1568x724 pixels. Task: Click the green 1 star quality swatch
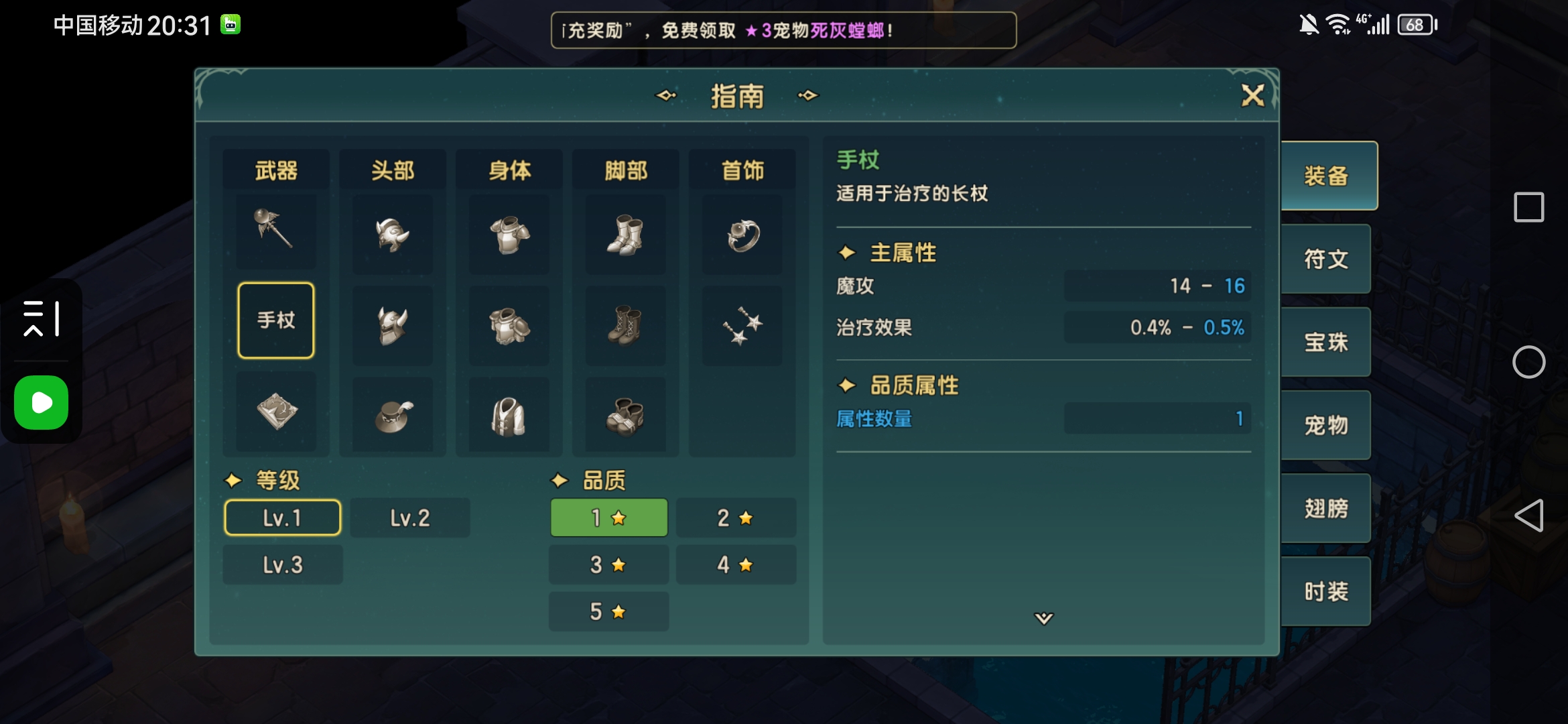point(608,517)
